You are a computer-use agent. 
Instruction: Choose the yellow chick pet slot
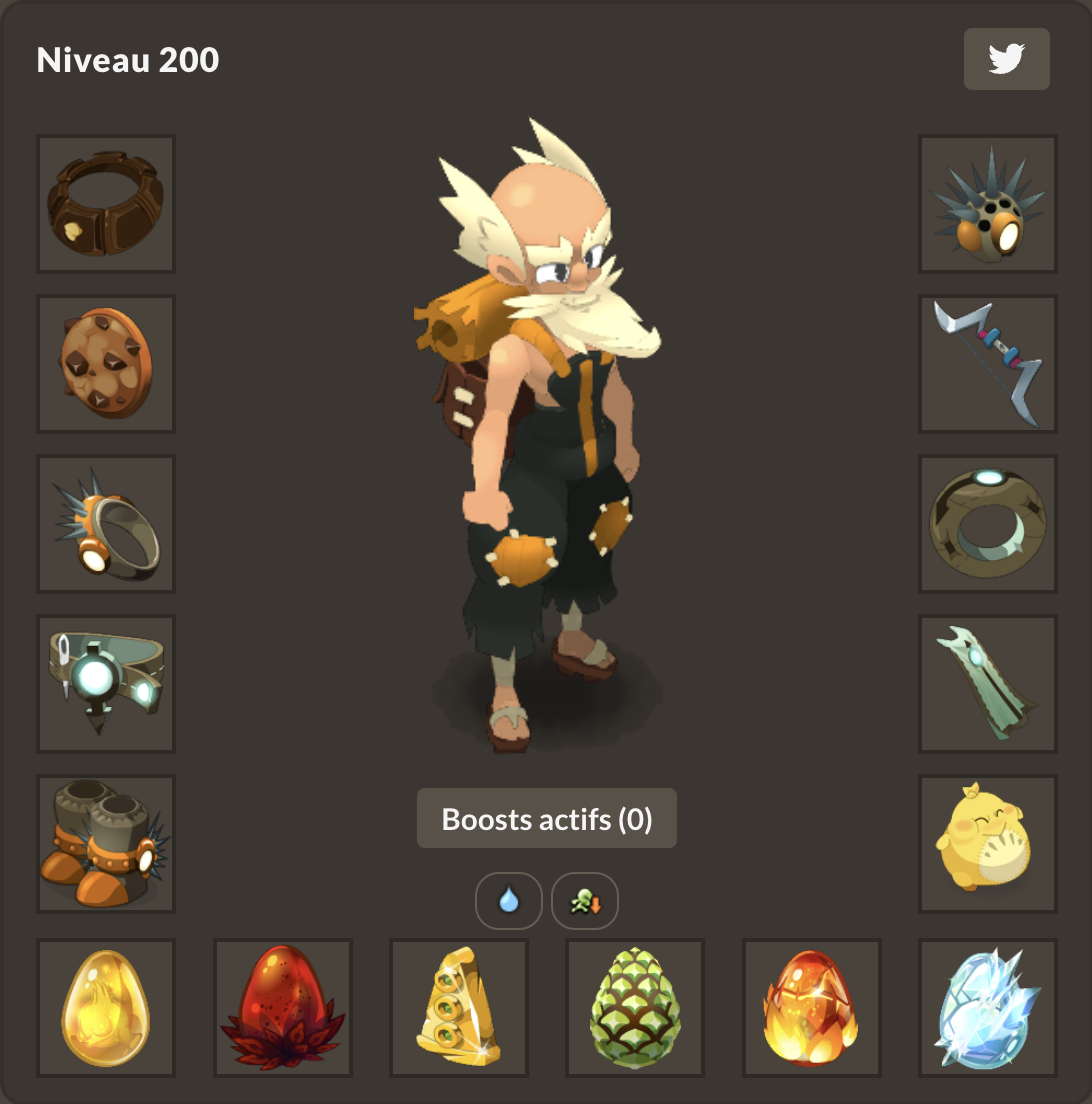click(x=988, y=844)
